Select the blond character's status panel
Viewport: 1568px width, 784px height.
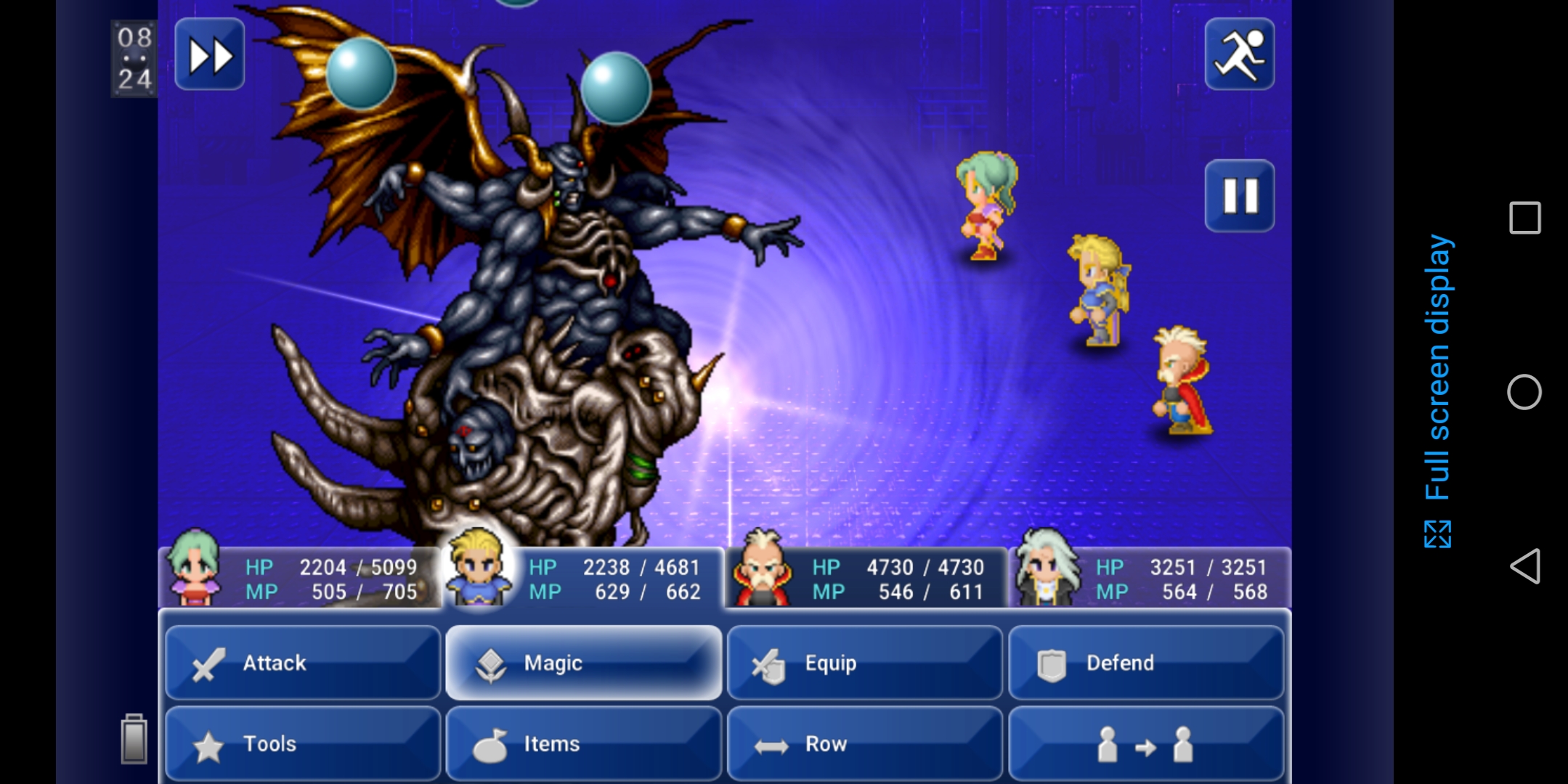(583, 578)
